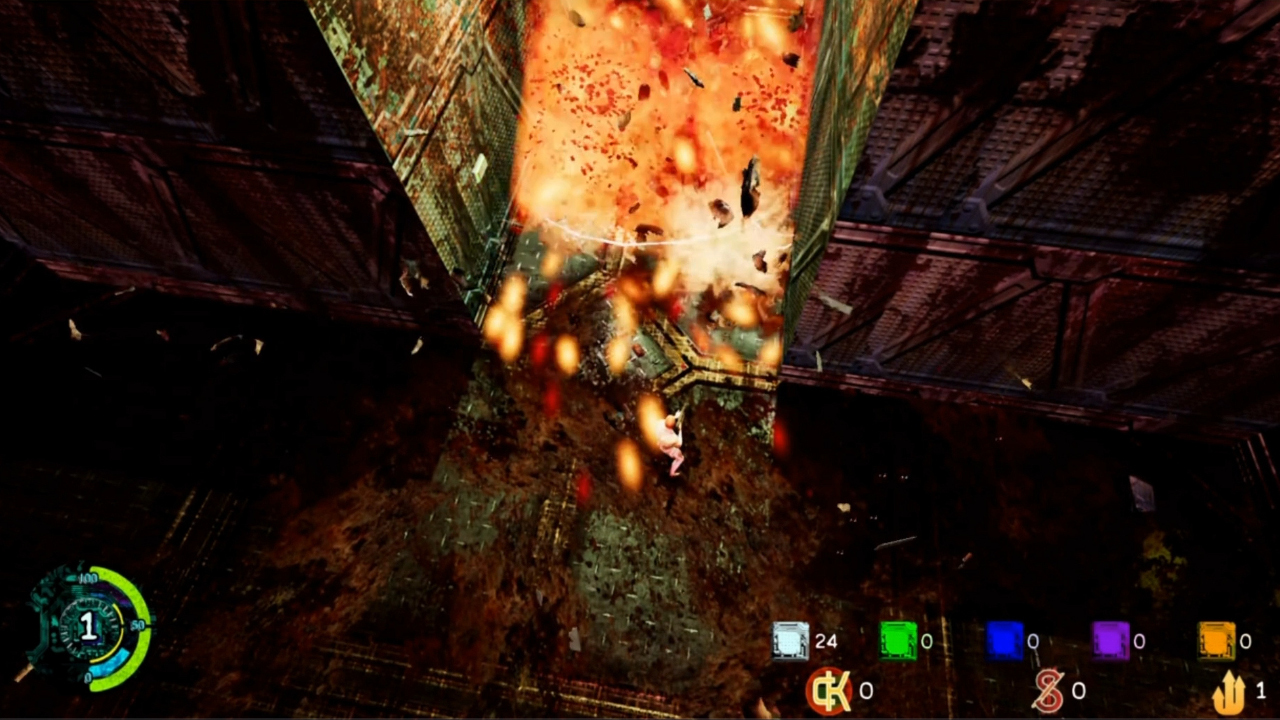The width and height of the screenshot is (1280, 720).
Task: Click the 0 beside the S currency emblem
Action: pos(1078,691)
